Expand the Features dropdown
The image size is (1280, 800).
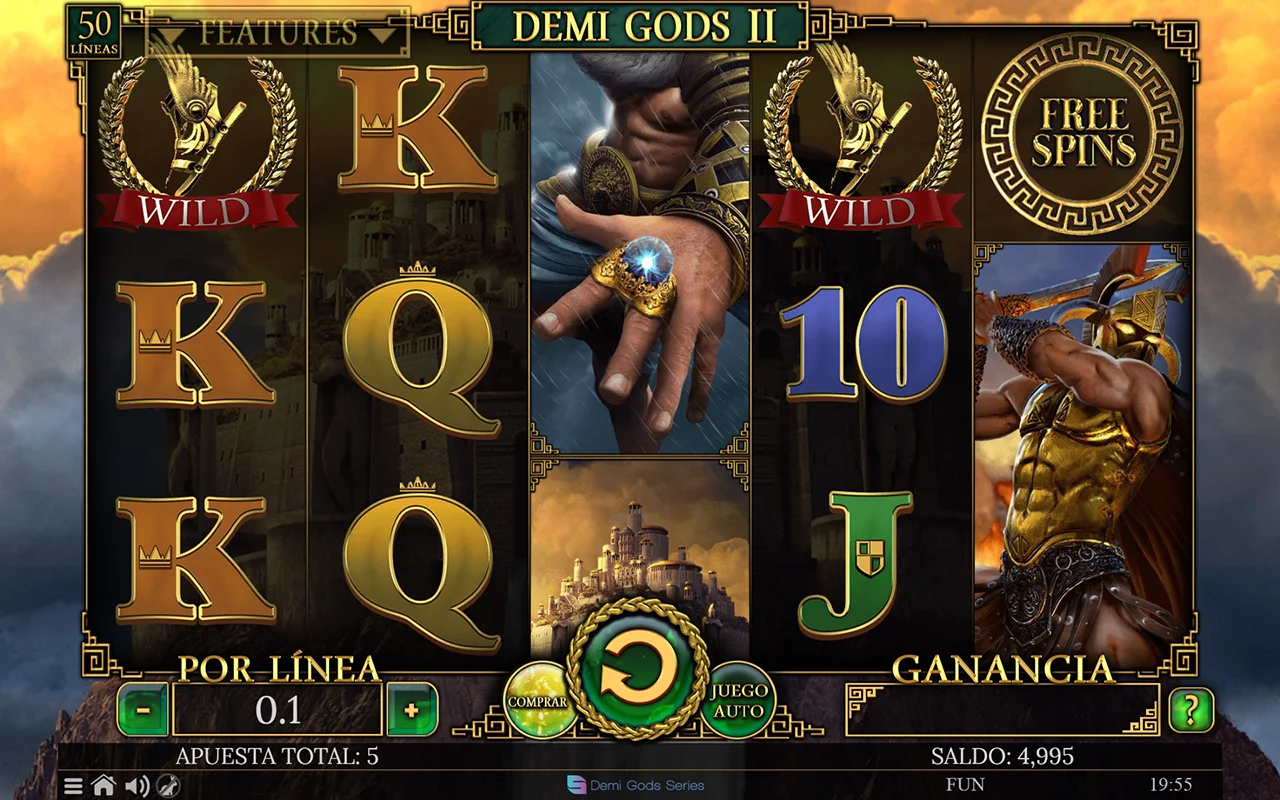pyautogui.click(x=278, y=33)
